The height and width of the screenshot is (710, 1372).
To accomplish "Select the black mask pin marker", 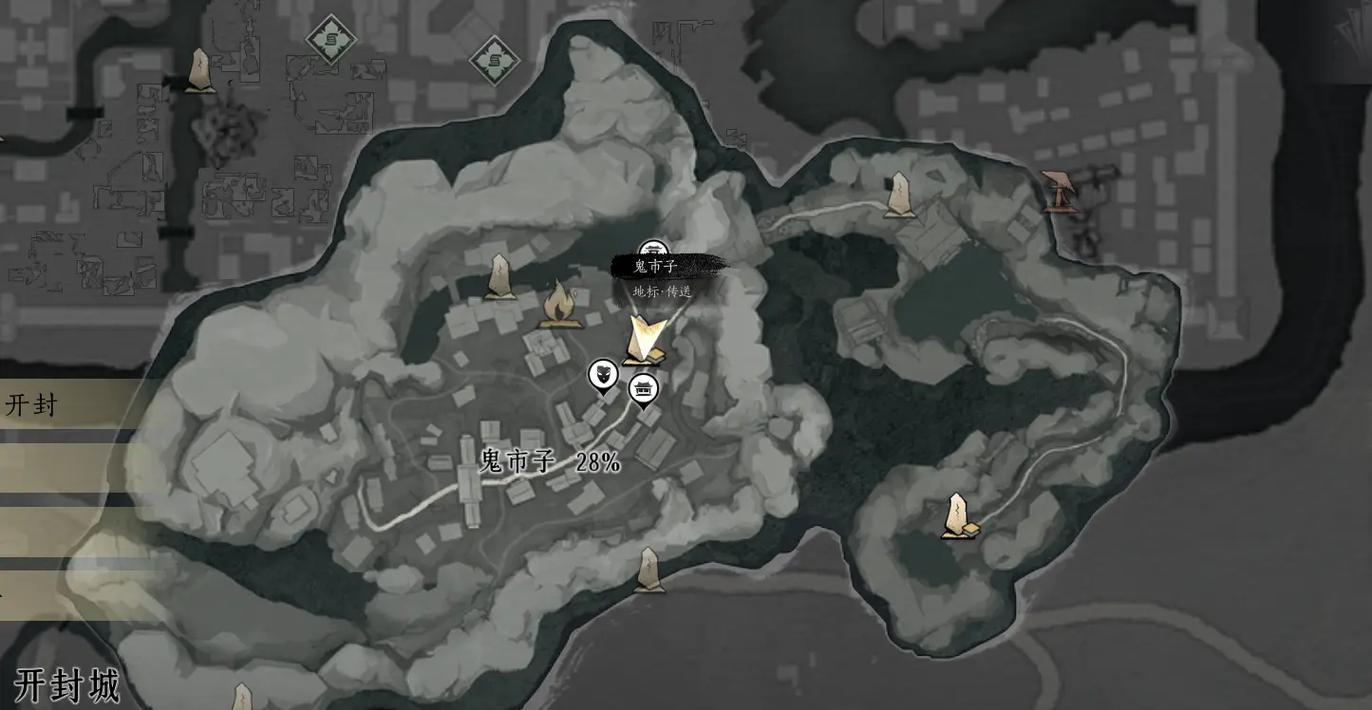I will 602,377.
